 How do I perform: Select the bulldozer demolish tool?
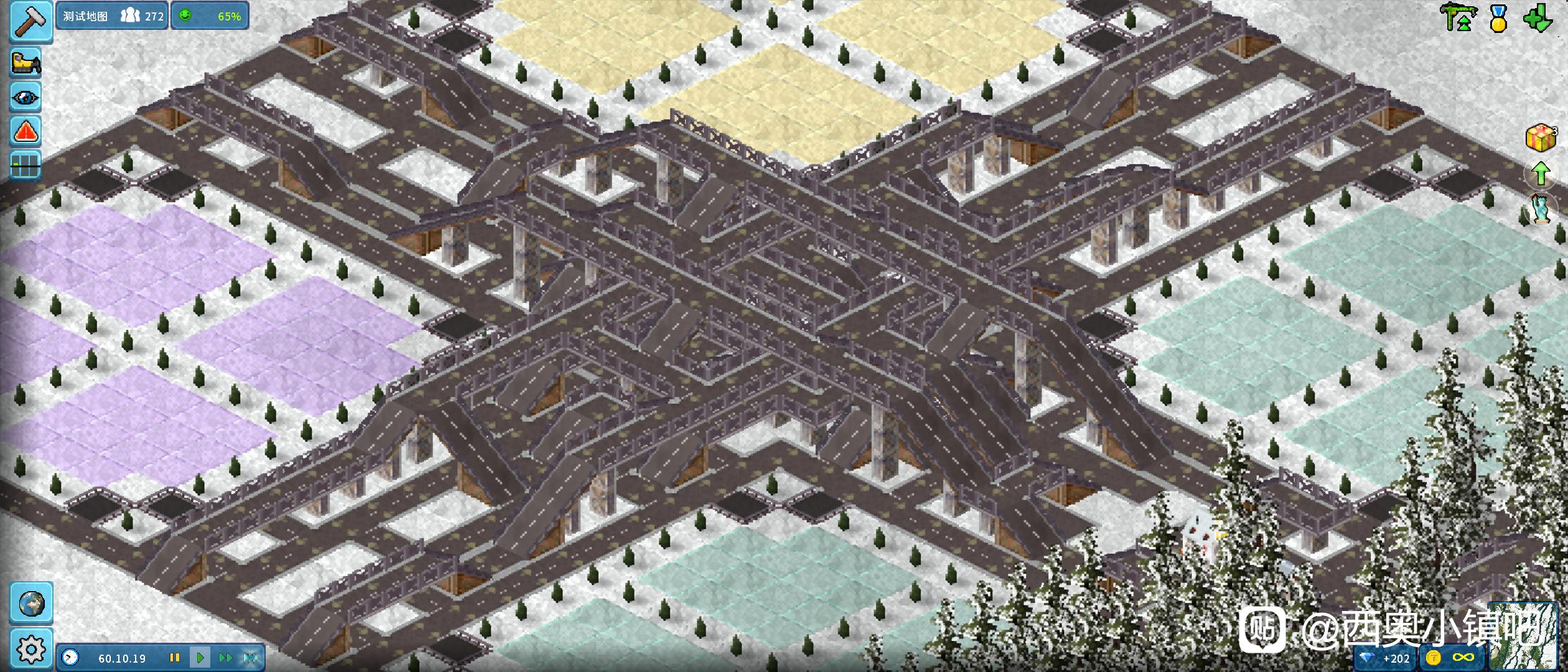pyautogui.click(x=26, y=63)
